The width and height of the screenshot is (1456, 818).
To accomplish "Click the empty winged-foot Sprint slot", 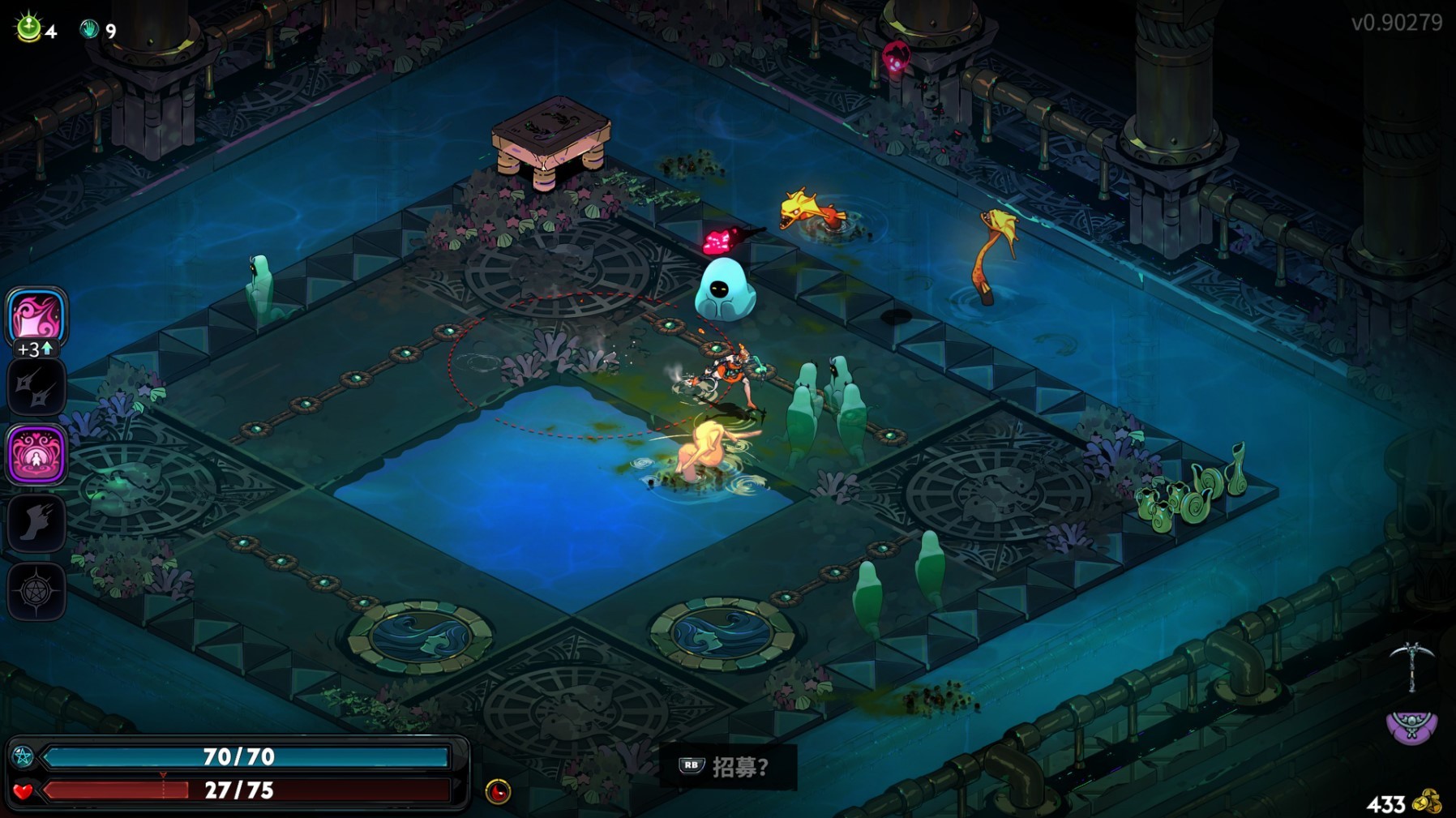I will point(36,523).
